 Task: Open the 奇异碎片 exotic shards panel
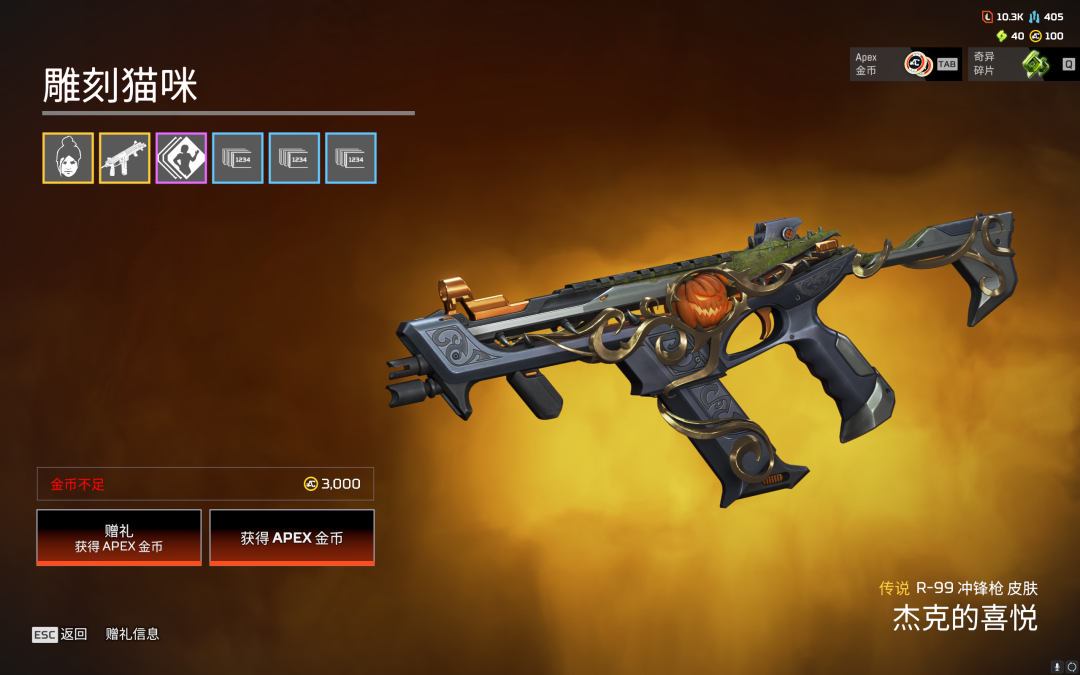(x=1024, y=64)
